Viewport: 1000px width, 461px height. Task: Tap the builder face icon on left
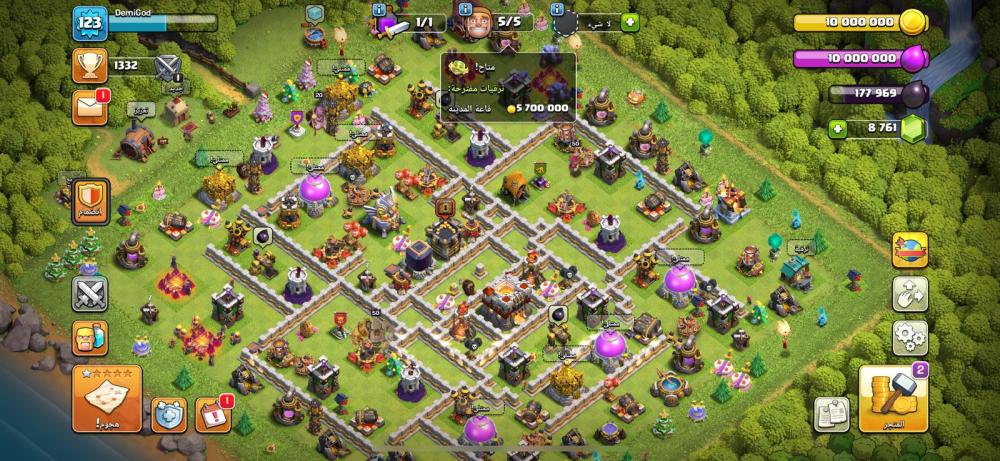[x=90, y=338]
